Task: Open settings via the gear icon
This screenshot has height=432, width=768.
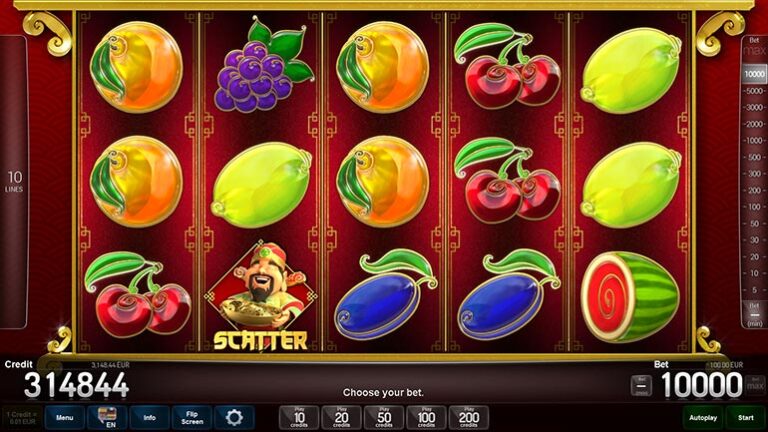Action: 234,418
